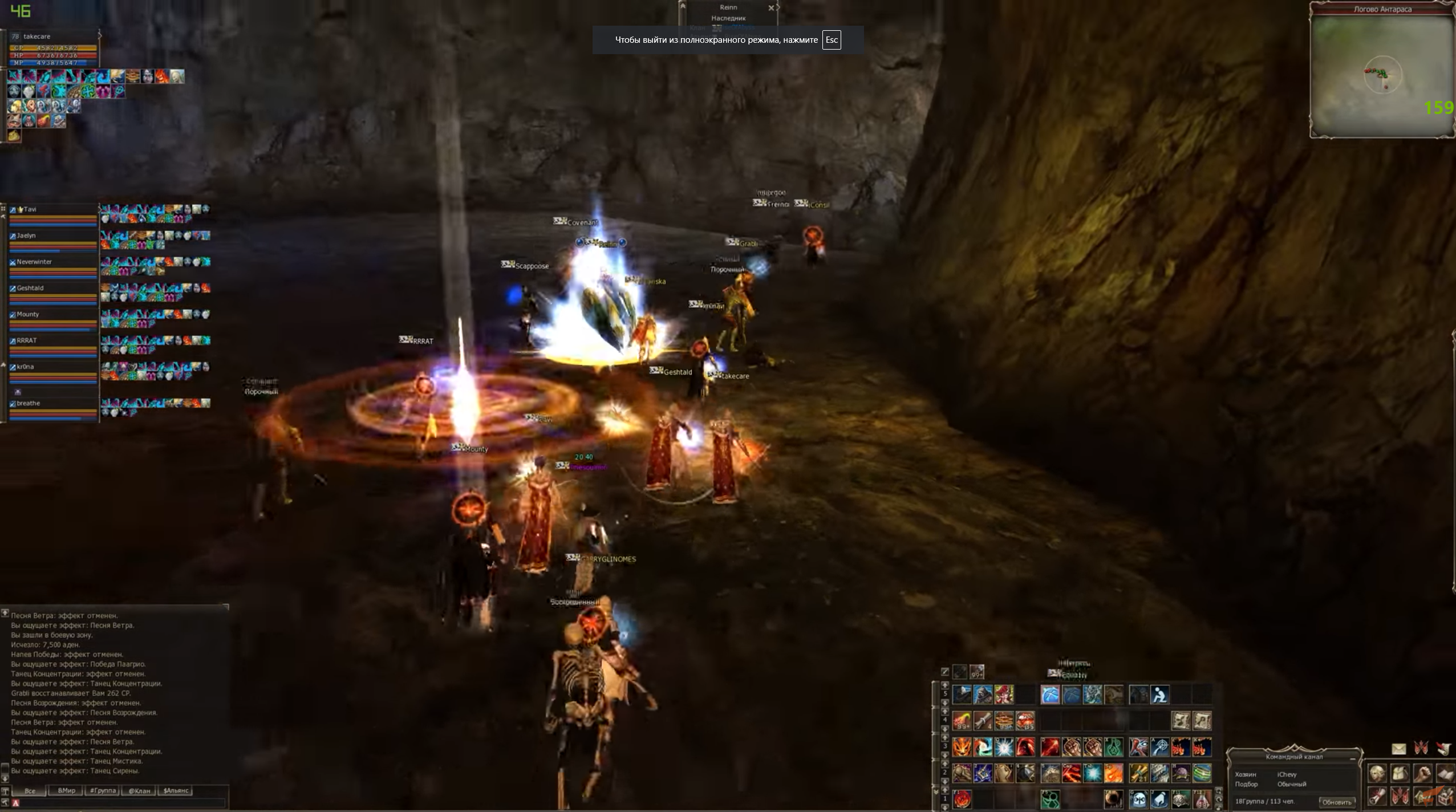Open the mail envelope icon
The width and height of the screenshot is (1456, 812).
click(x=1399, y=749)
